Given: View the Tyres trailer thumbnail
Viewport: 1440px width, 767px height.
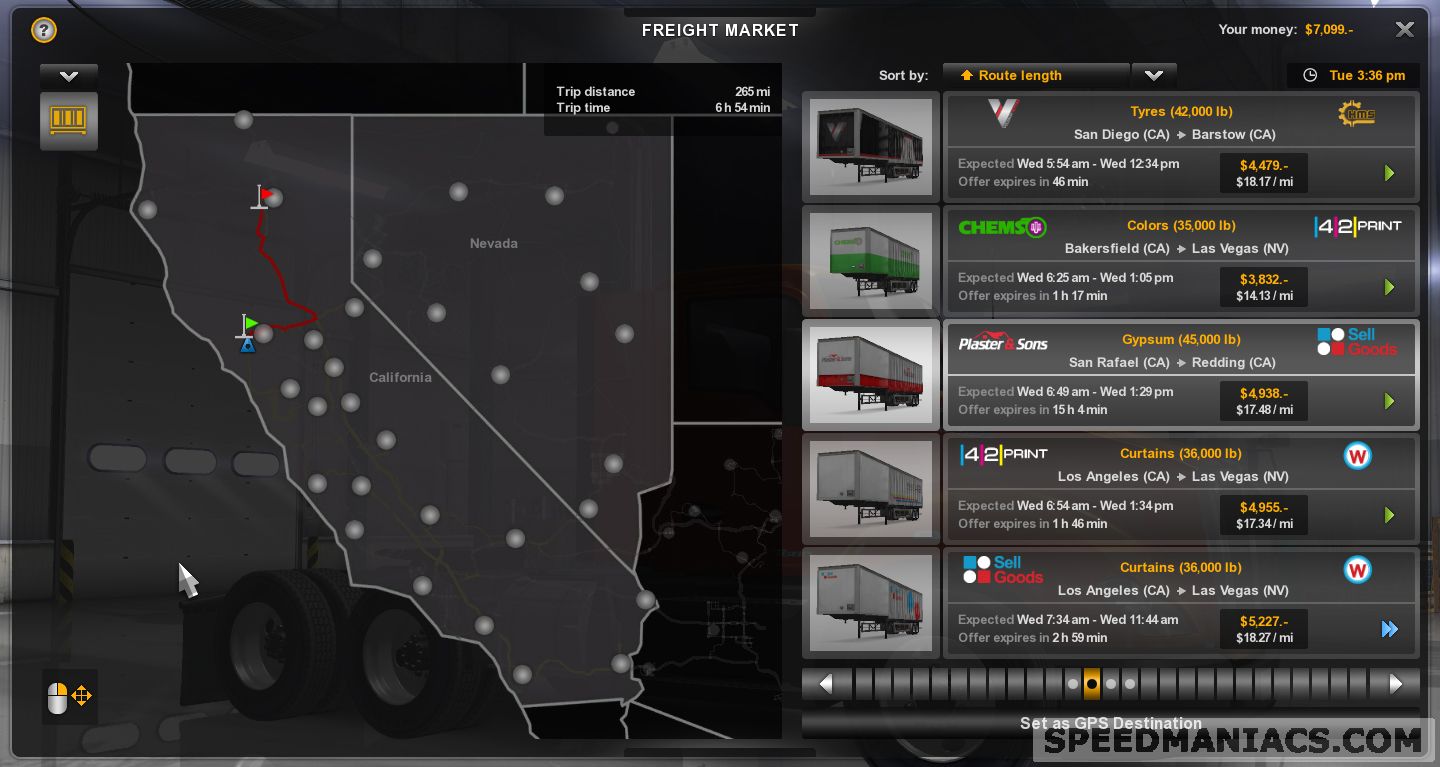Looking at the screenshot, I should click(870, 146).
